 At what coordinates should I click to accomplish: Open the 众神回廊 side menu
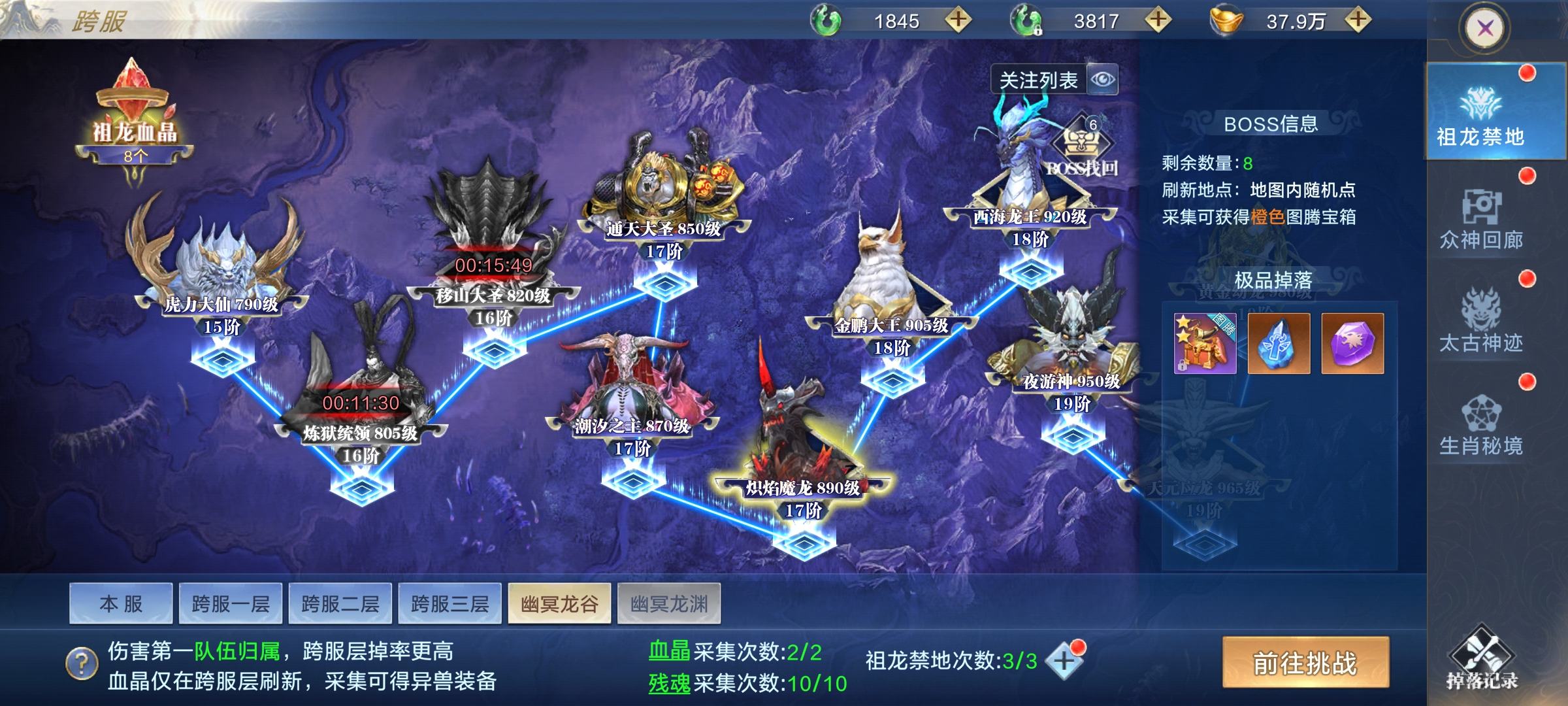coord(1481,219)
